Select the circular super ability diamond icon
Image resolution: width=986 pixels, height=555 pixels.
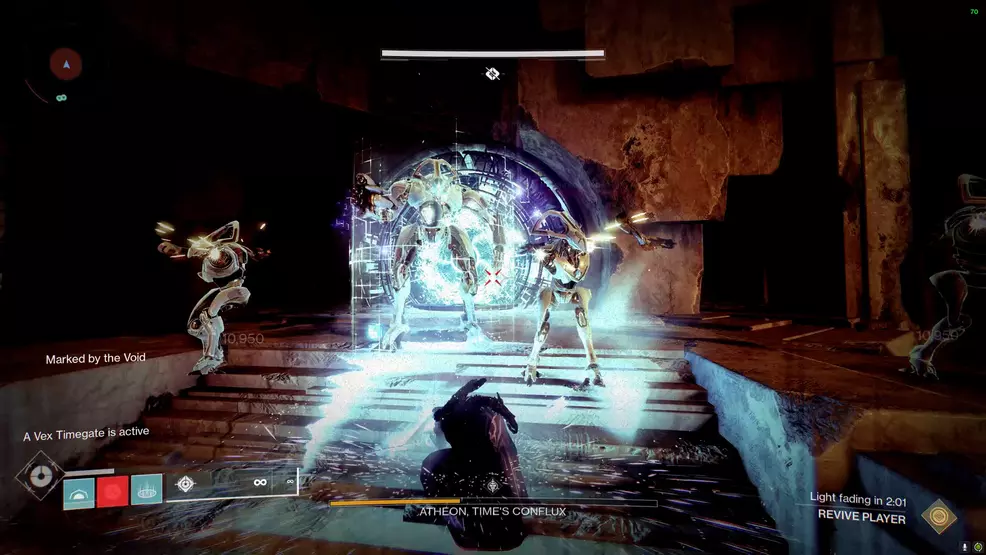click(x=40, y=477)
